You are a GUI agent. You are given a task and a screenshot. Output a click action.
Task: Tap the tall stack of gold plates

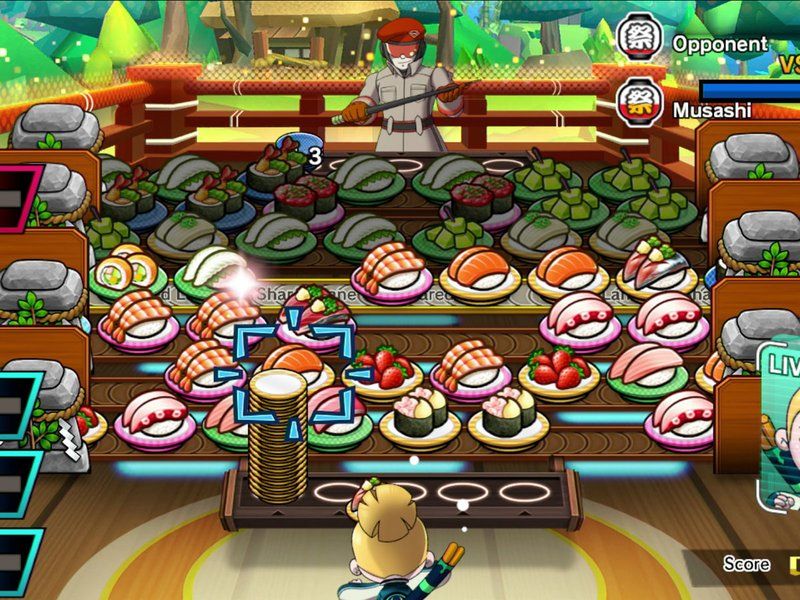tap(278, 420)
